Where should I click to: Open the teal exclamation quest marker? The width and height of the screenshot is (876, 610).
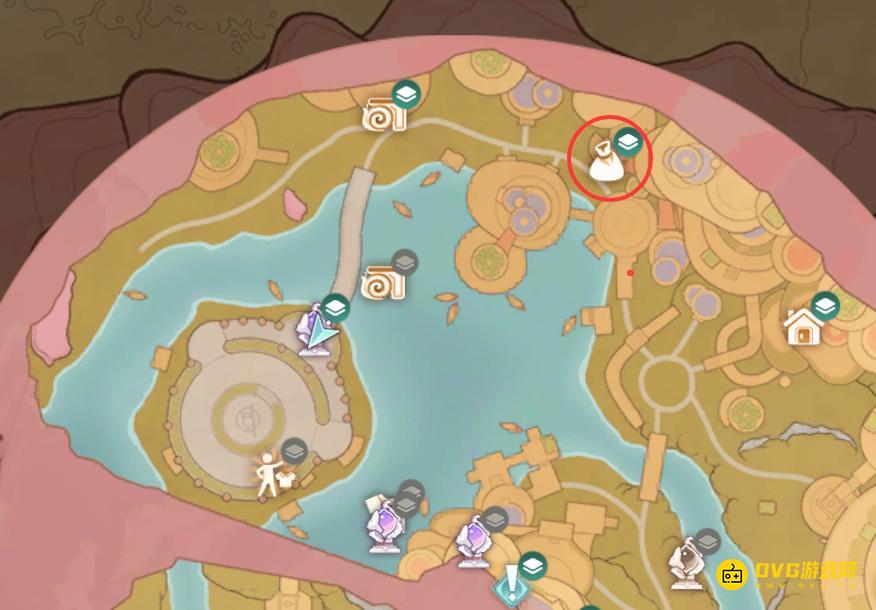(x=512, y=582)
